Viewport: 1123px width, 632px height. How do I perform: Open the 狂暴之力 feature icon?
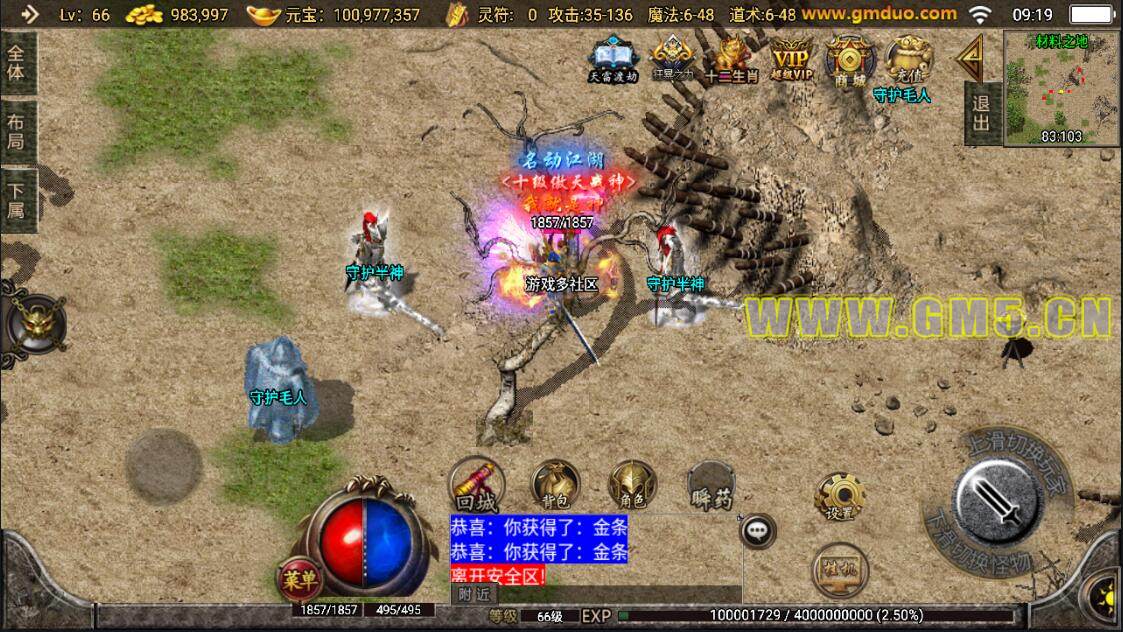pyautogui.click(x=672, y=59)
